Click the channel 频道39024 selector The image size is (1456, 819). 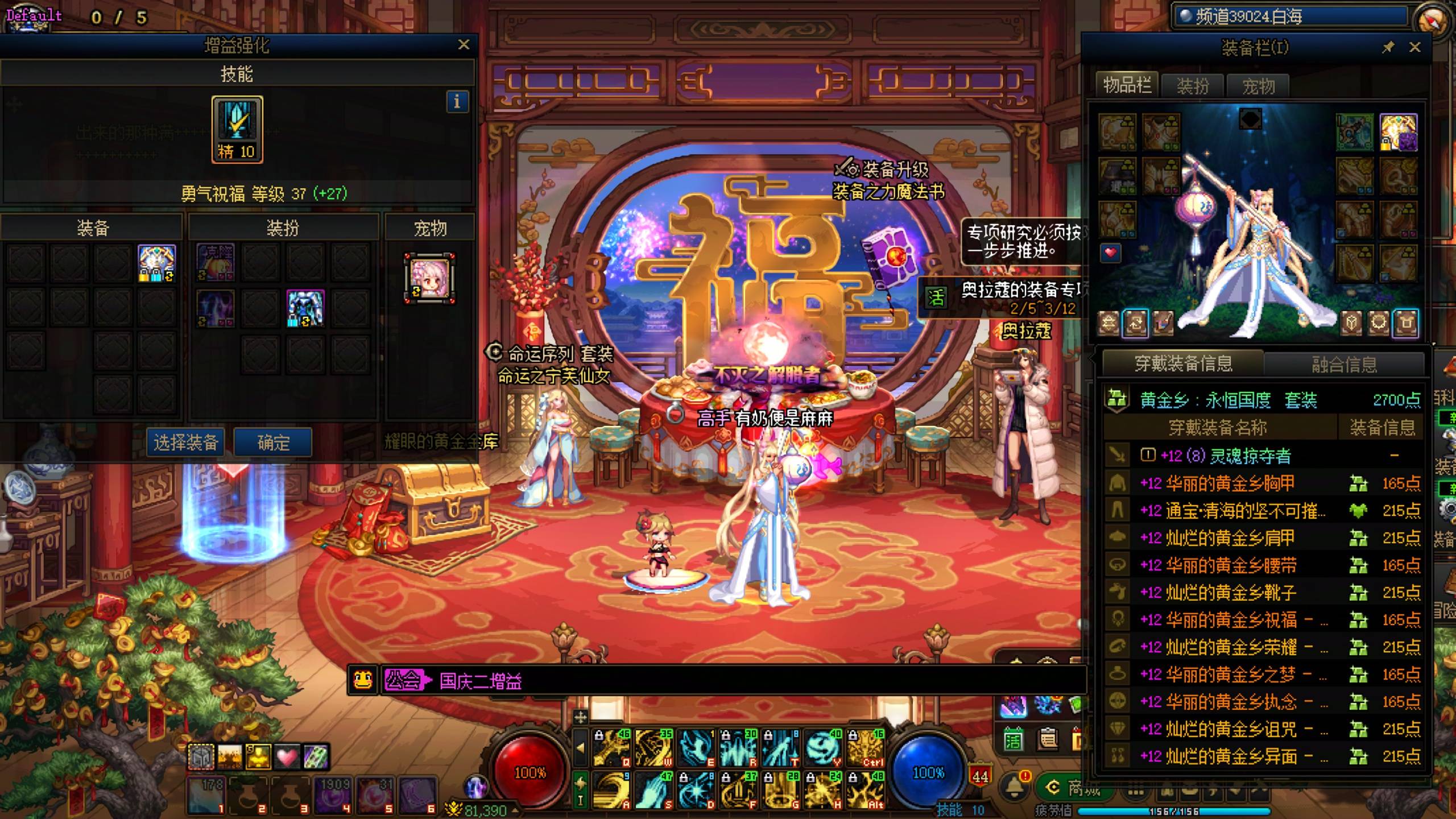(1288, 16)
